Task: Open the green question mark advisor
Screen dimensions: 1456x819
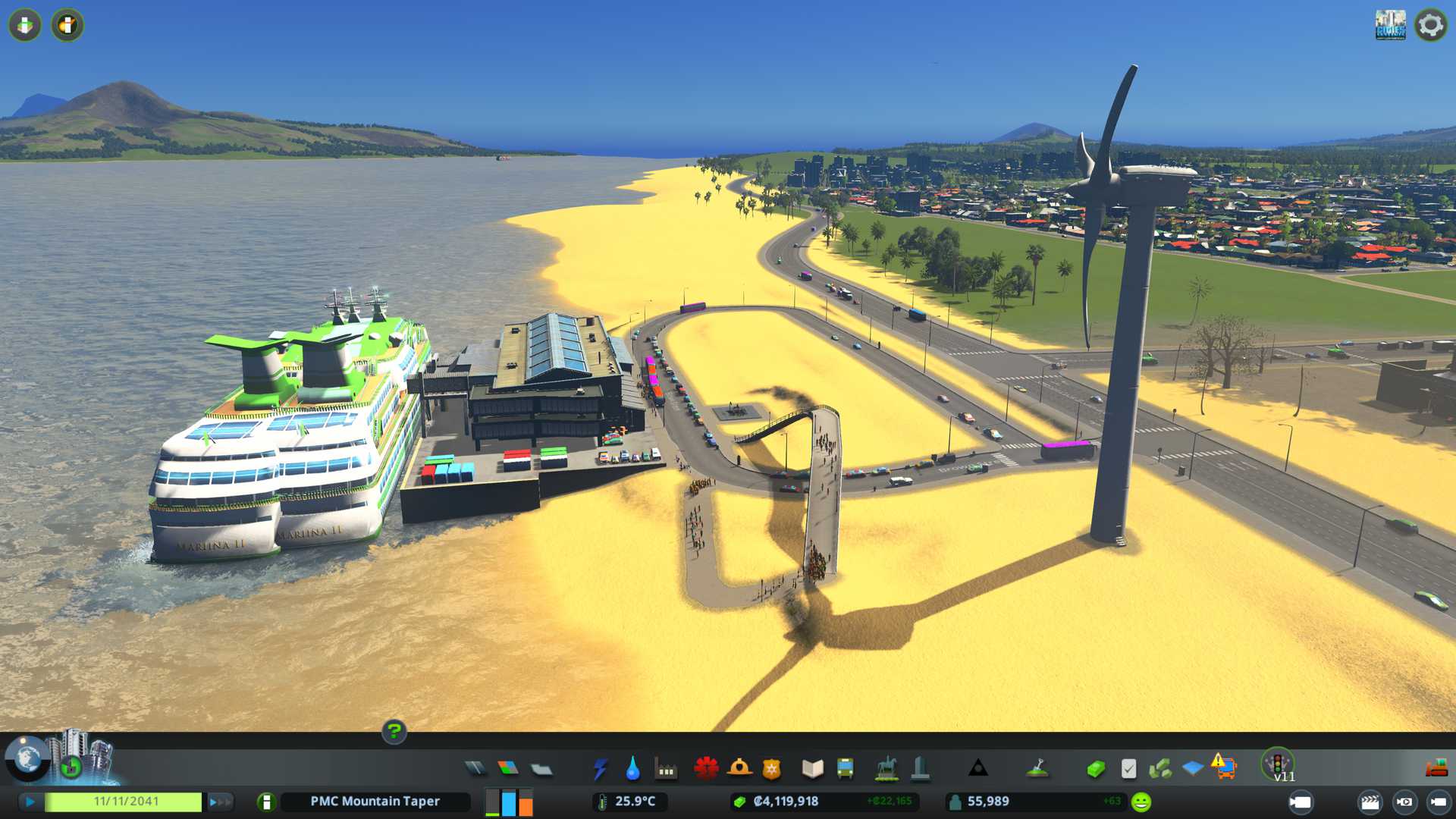Action: [x=394, y=732]
